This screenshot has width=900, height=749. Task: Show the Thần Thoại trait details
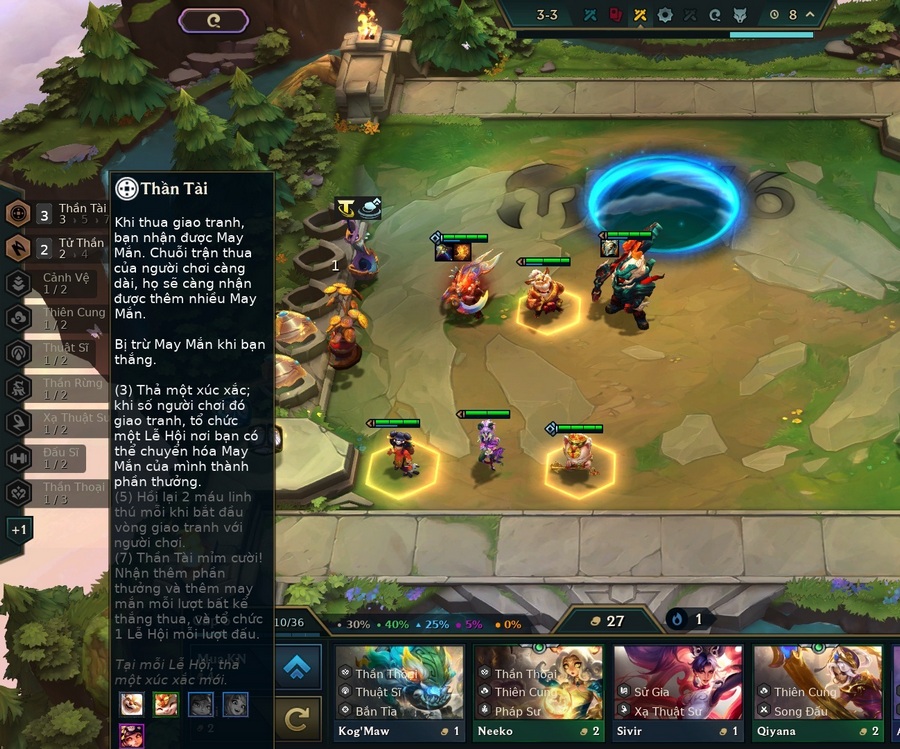tap(19, 493)
